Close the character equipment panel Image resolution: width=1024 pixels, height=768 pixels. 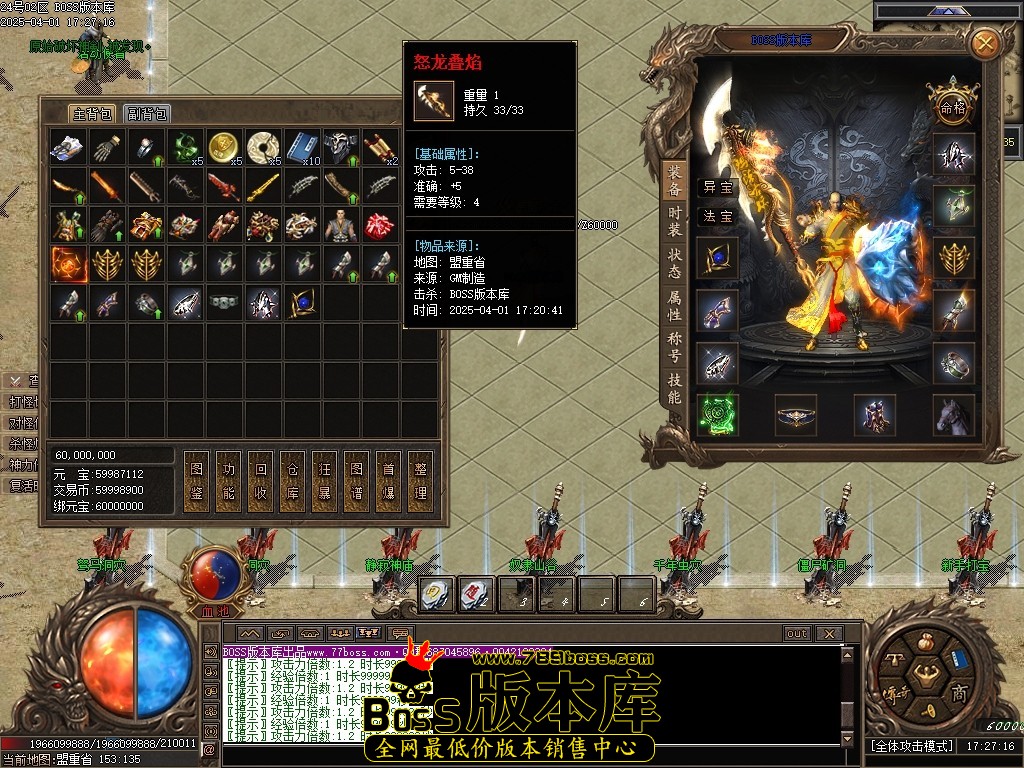[x=985, y=43]
